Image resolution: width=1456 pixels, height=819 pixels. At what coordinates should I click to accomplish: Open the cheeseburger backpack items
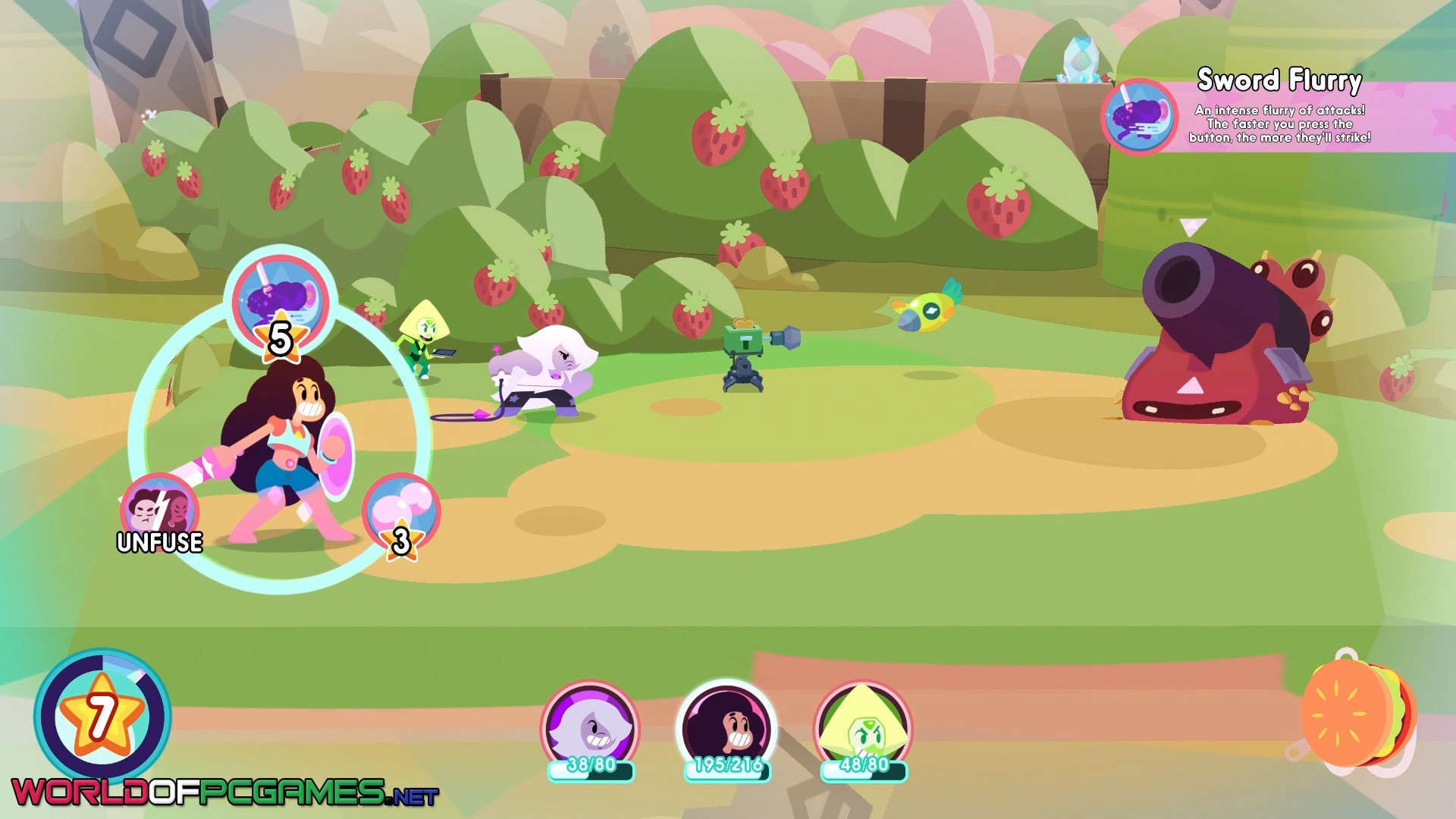pyautogui.click(x=1356, y=714)
